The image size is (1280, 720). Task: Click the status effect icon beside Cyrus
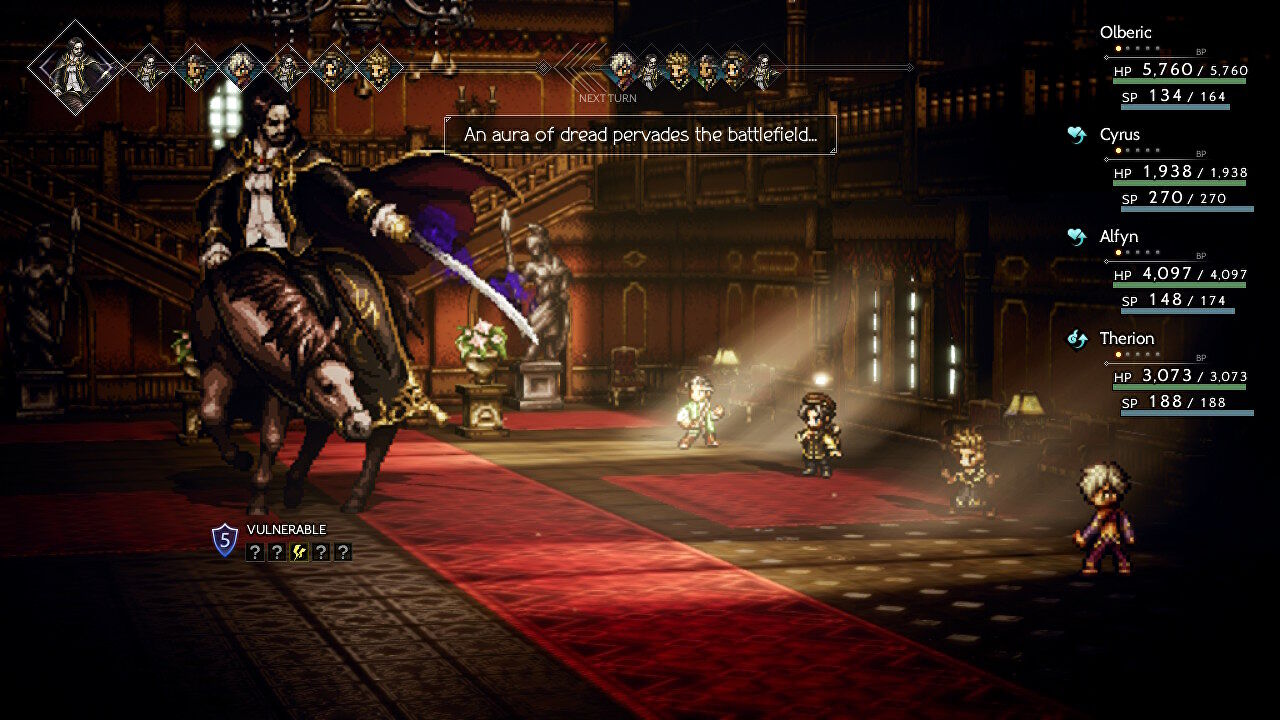click(1077, 135)
